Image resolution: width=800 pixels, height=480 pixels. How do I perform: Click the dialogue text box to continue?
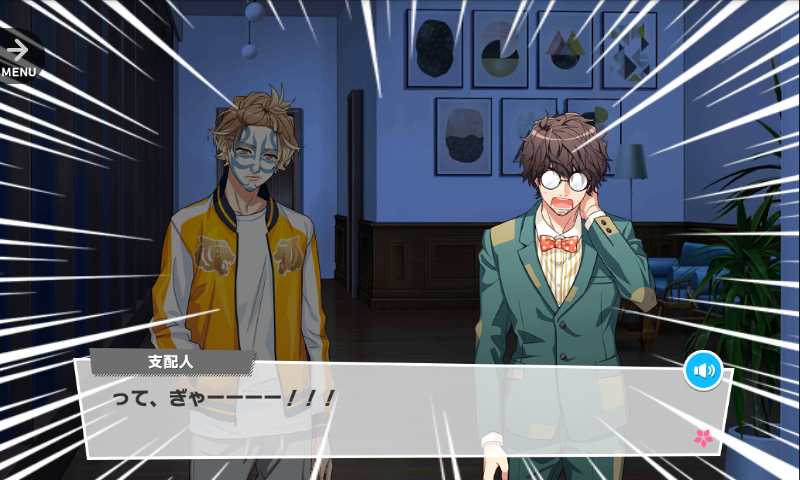(x=400, y=410)
